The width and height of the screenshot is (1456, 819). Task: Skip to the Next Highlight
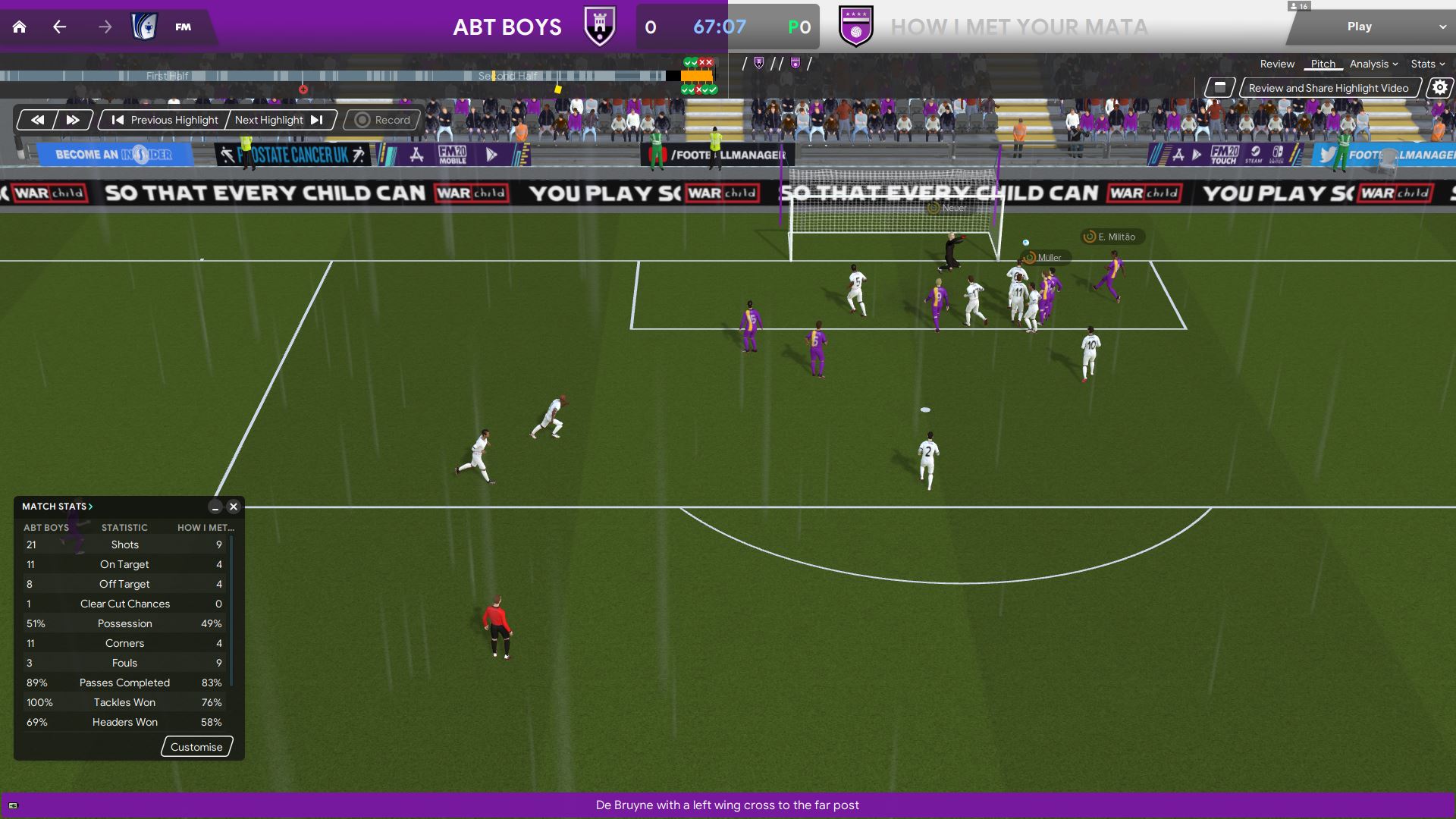[x=279, y=120]
